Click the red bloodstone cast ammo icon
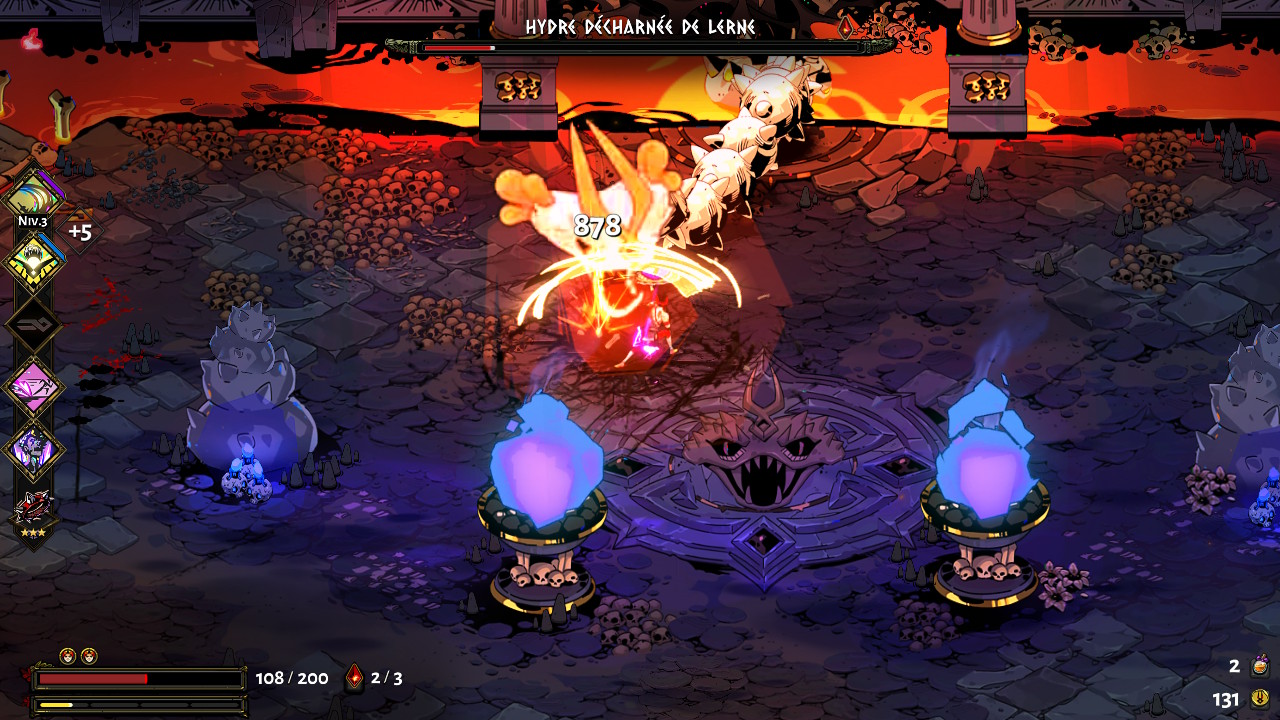 pos(354,678)
